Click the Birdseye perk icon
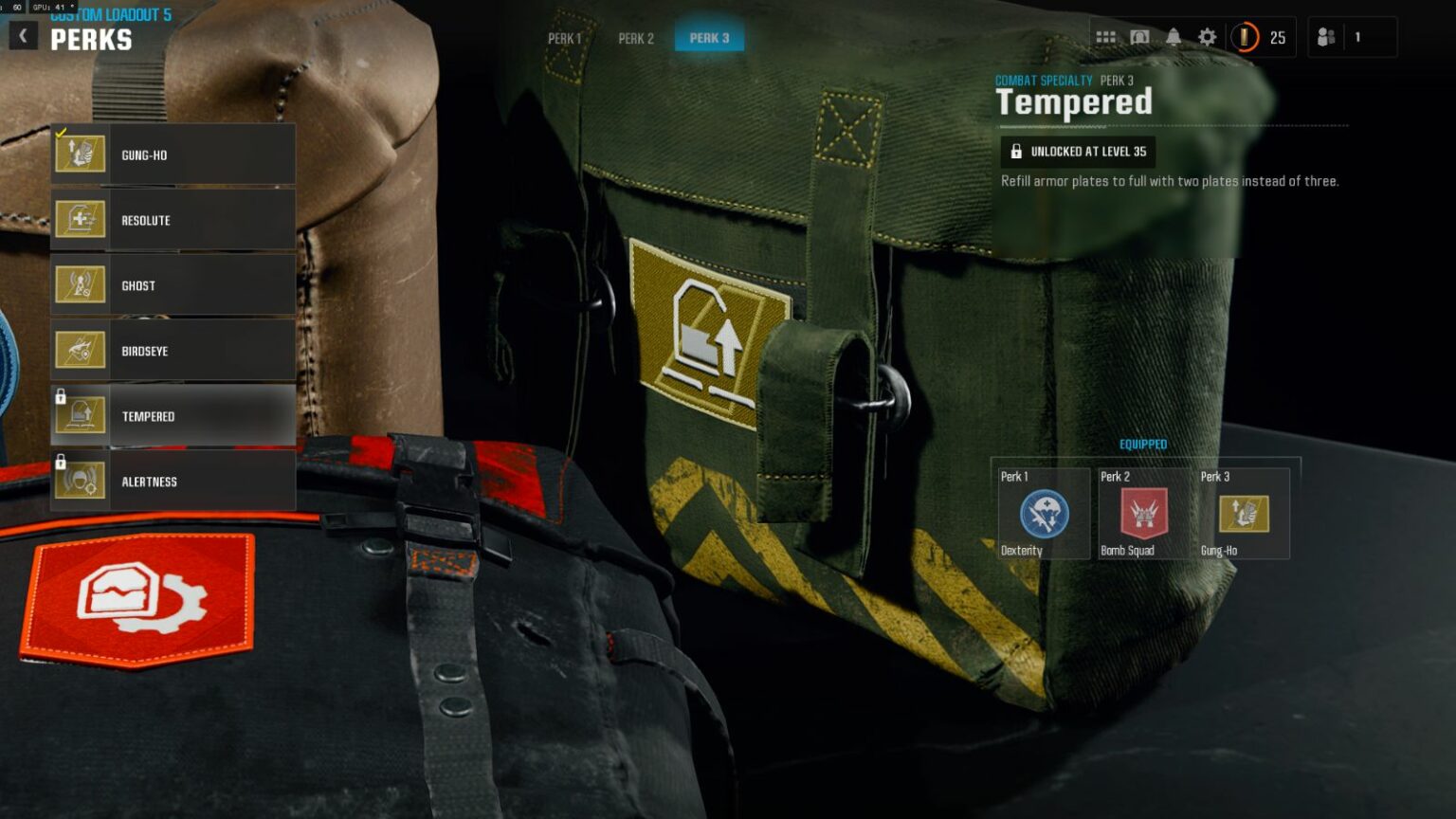 tap(81, 350)
